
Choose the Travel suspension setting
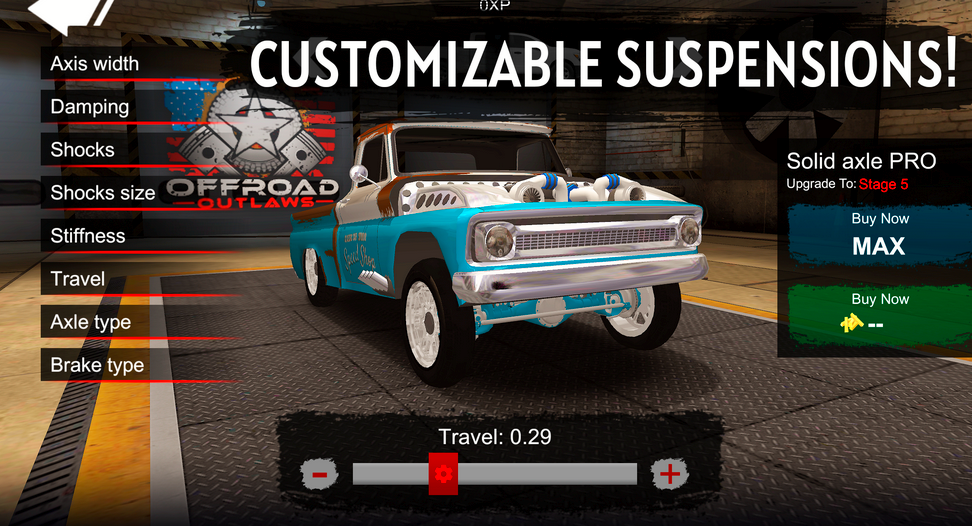click(79, 279)
